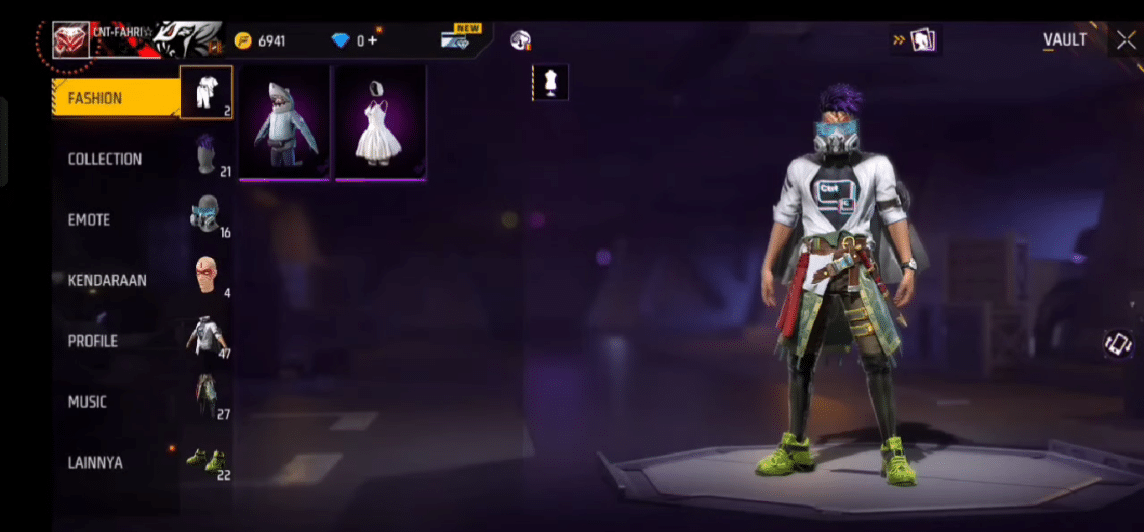Viewport: 1144px width, 532px height.
Task: Choose the white dress outfit
Action: [x=380, y=123]
